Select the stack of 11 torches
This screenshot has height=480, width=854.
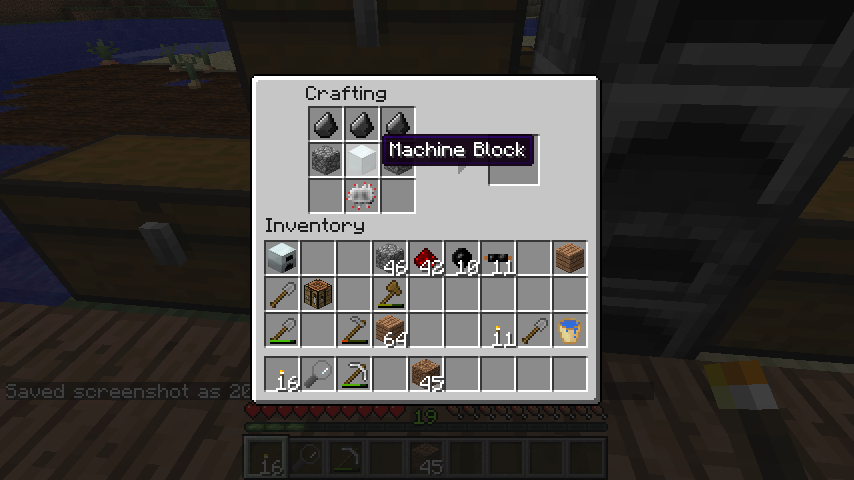pyautogui.click(x=498, y=330)
